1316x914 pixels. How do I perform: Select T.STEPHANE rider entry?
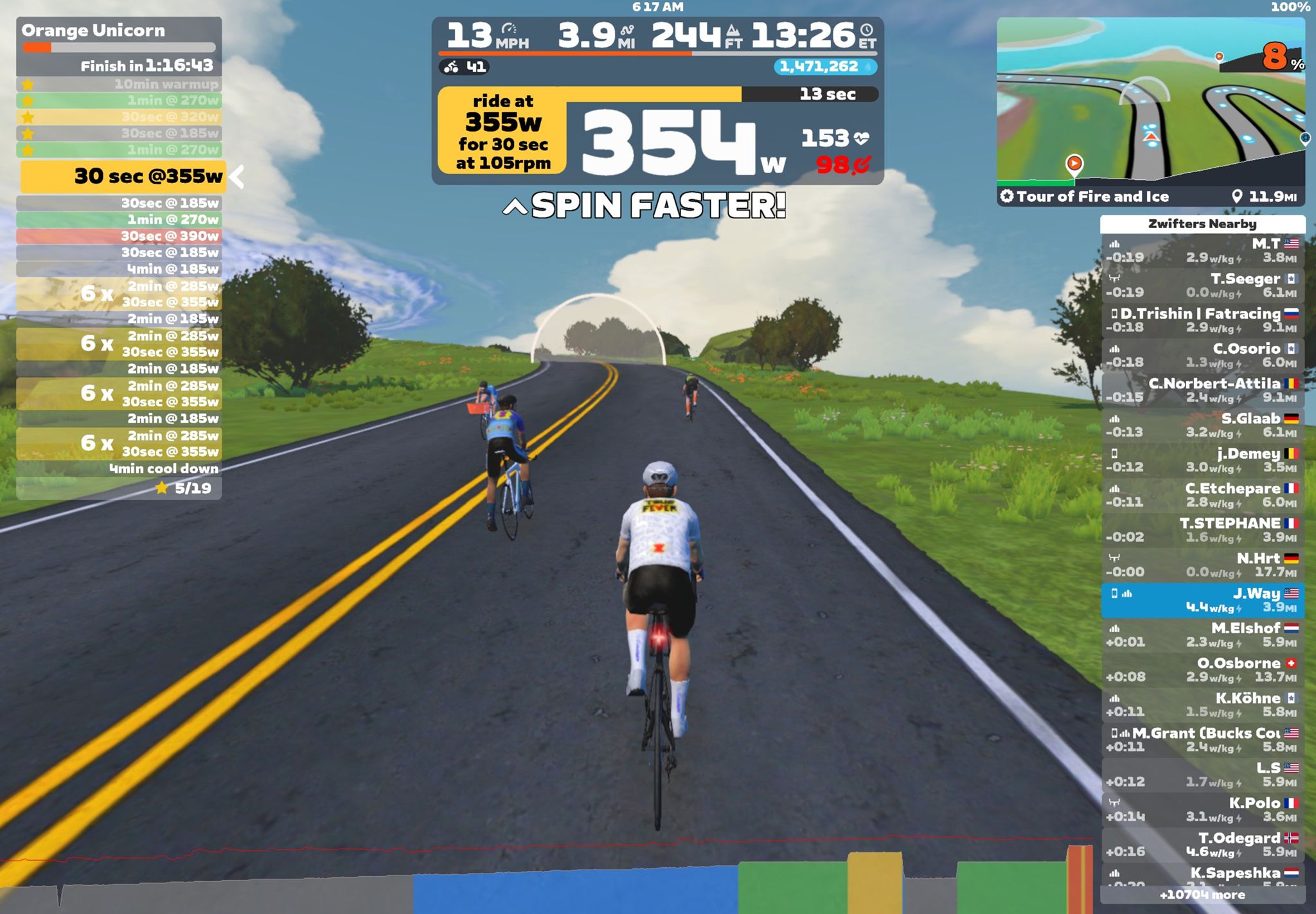pyautogui.click(x=1202, y=530)
